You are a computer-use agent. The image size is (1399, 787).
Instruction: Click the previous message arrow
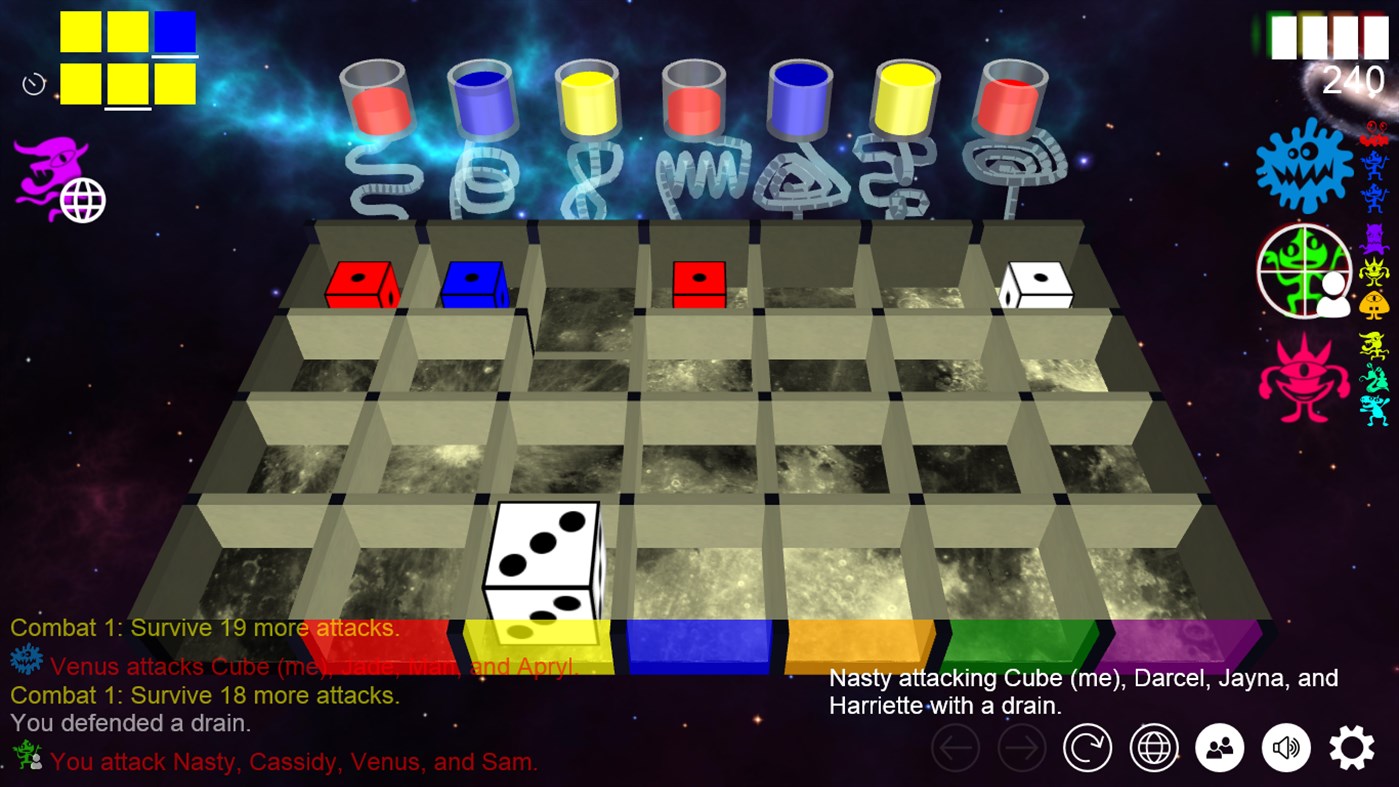(955, 747)
